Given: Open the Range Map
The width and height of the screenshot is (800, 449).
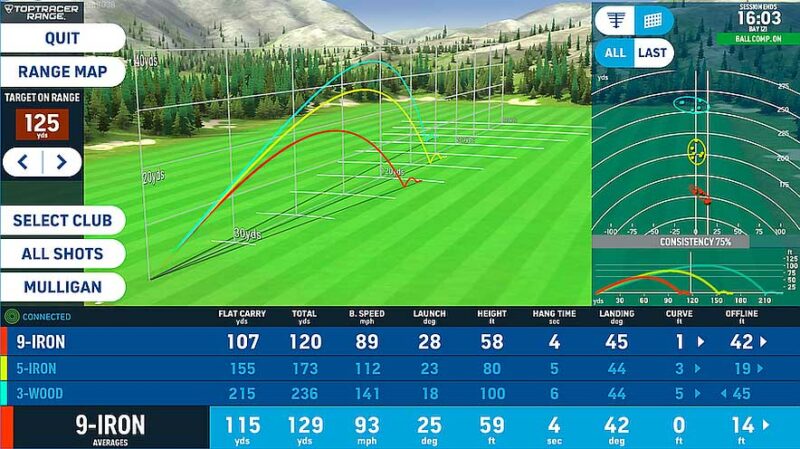Looking at the screenshot, I should (62, 72).
